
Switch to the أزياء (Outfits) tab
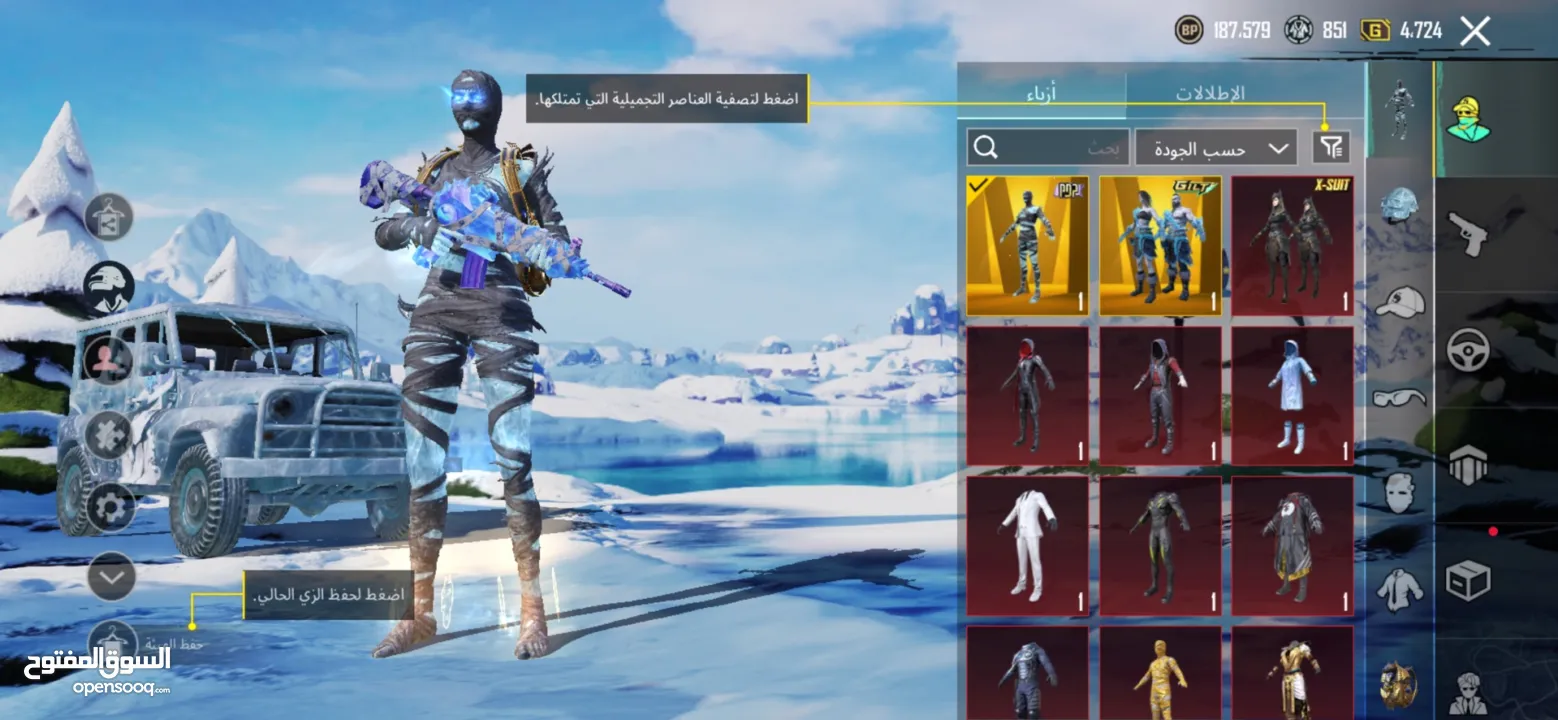[x=1041, y=94]
